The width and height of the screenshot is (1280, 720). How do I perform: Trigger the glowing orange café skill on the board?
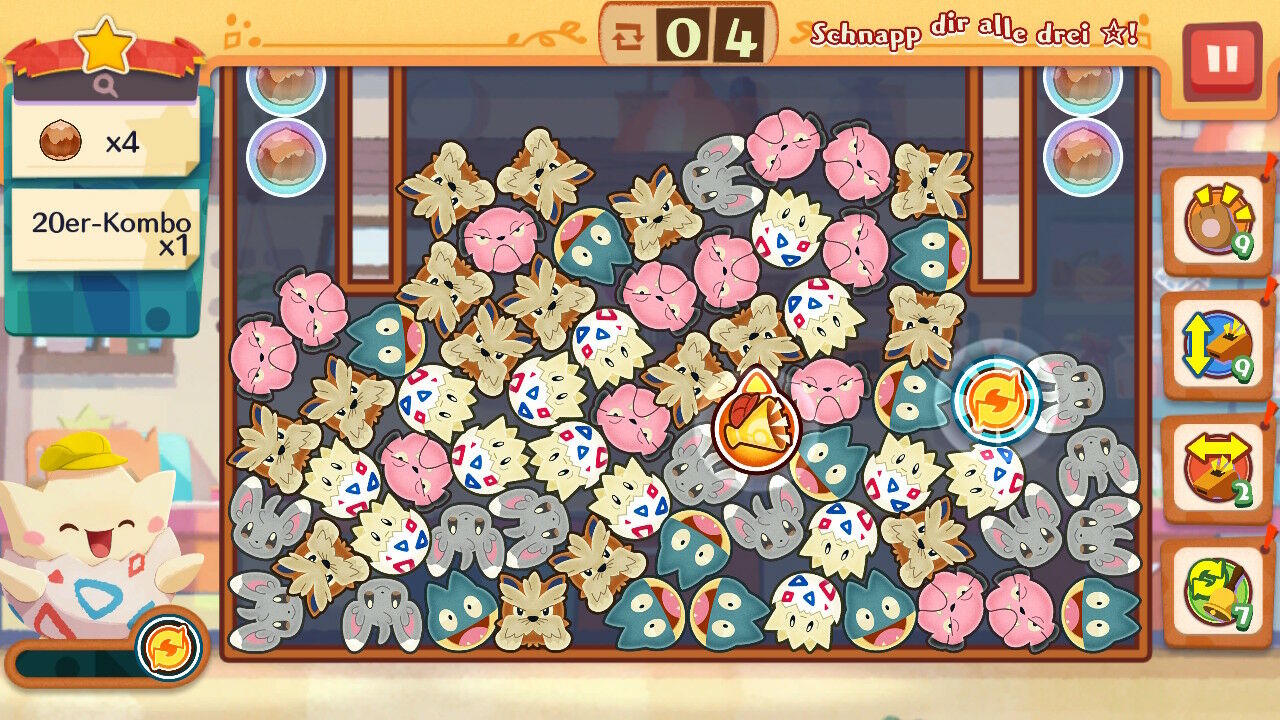[x=996, y=400]
